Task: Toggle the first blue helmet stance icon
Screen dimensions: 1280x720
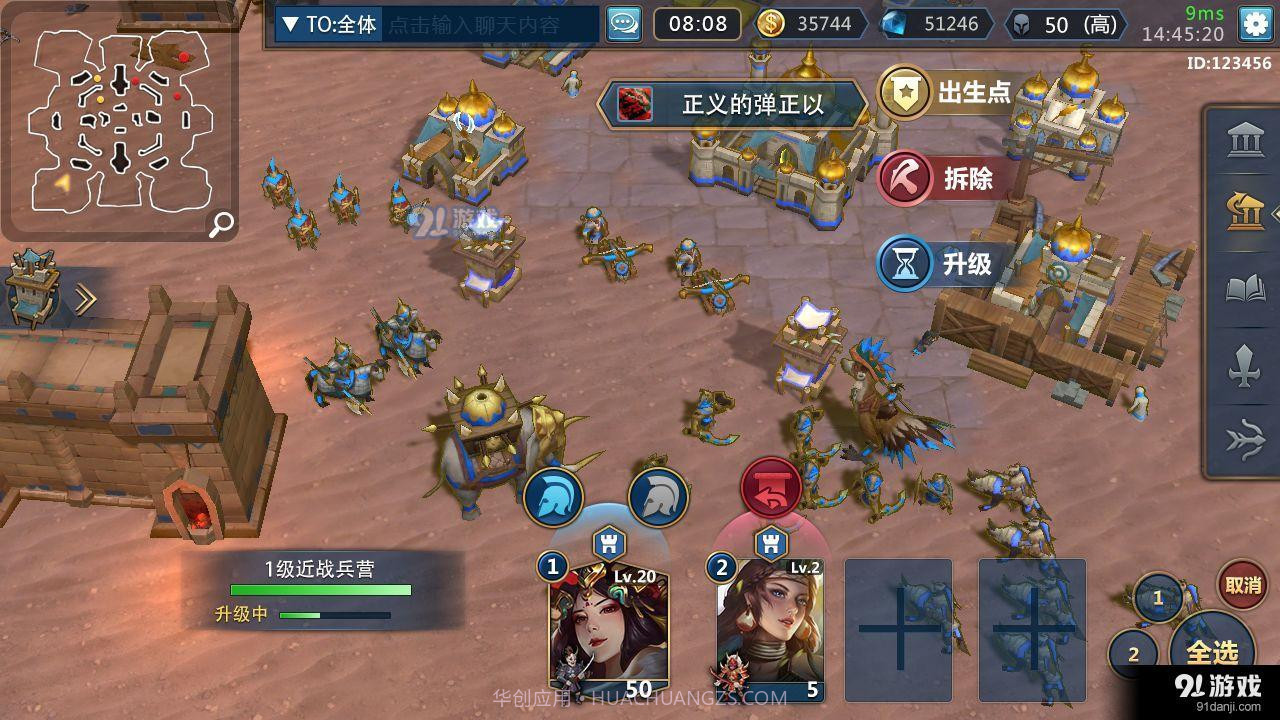Action: point(554,494)
